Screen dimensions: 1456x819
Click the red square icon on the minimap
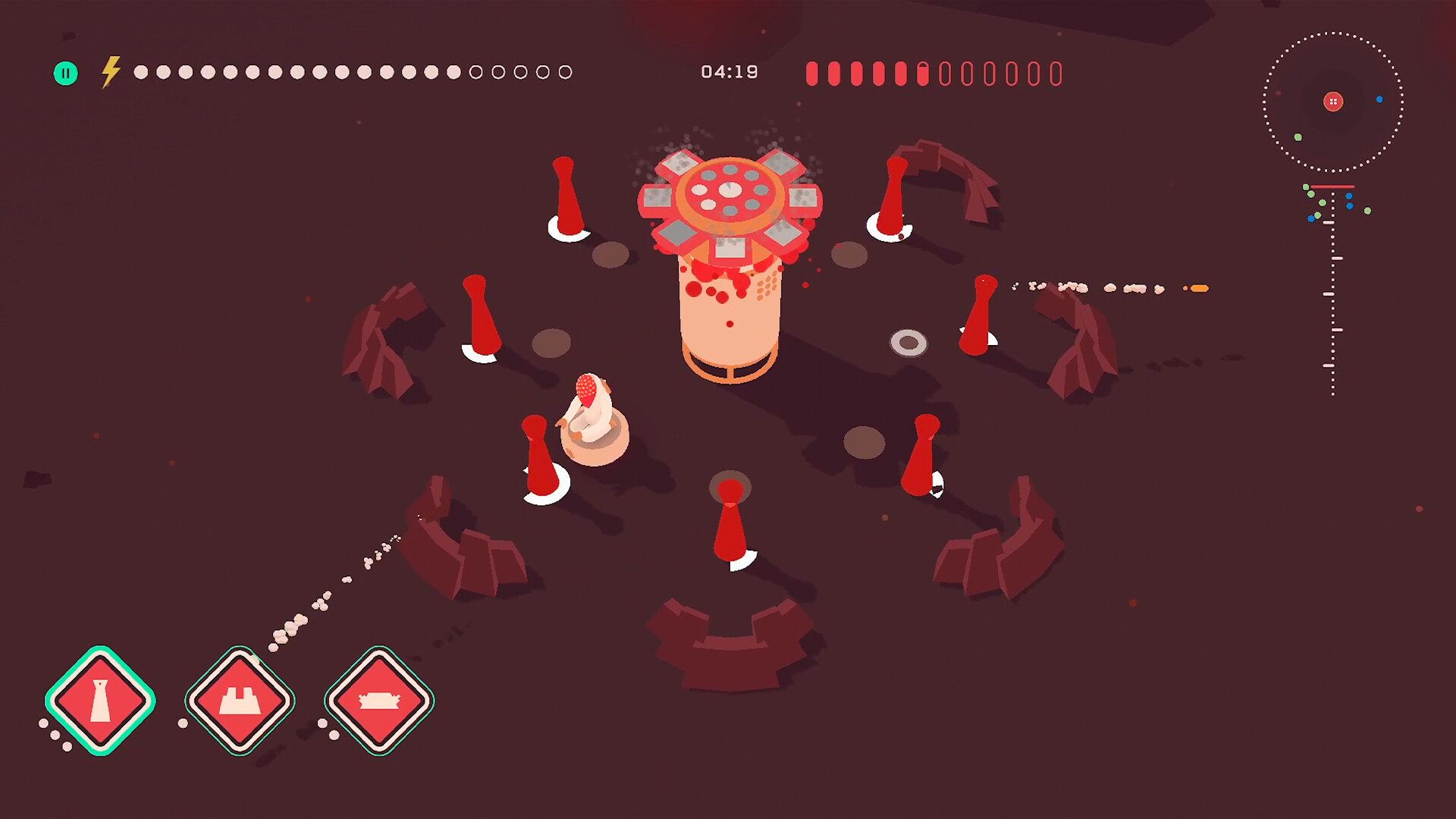1333,102
